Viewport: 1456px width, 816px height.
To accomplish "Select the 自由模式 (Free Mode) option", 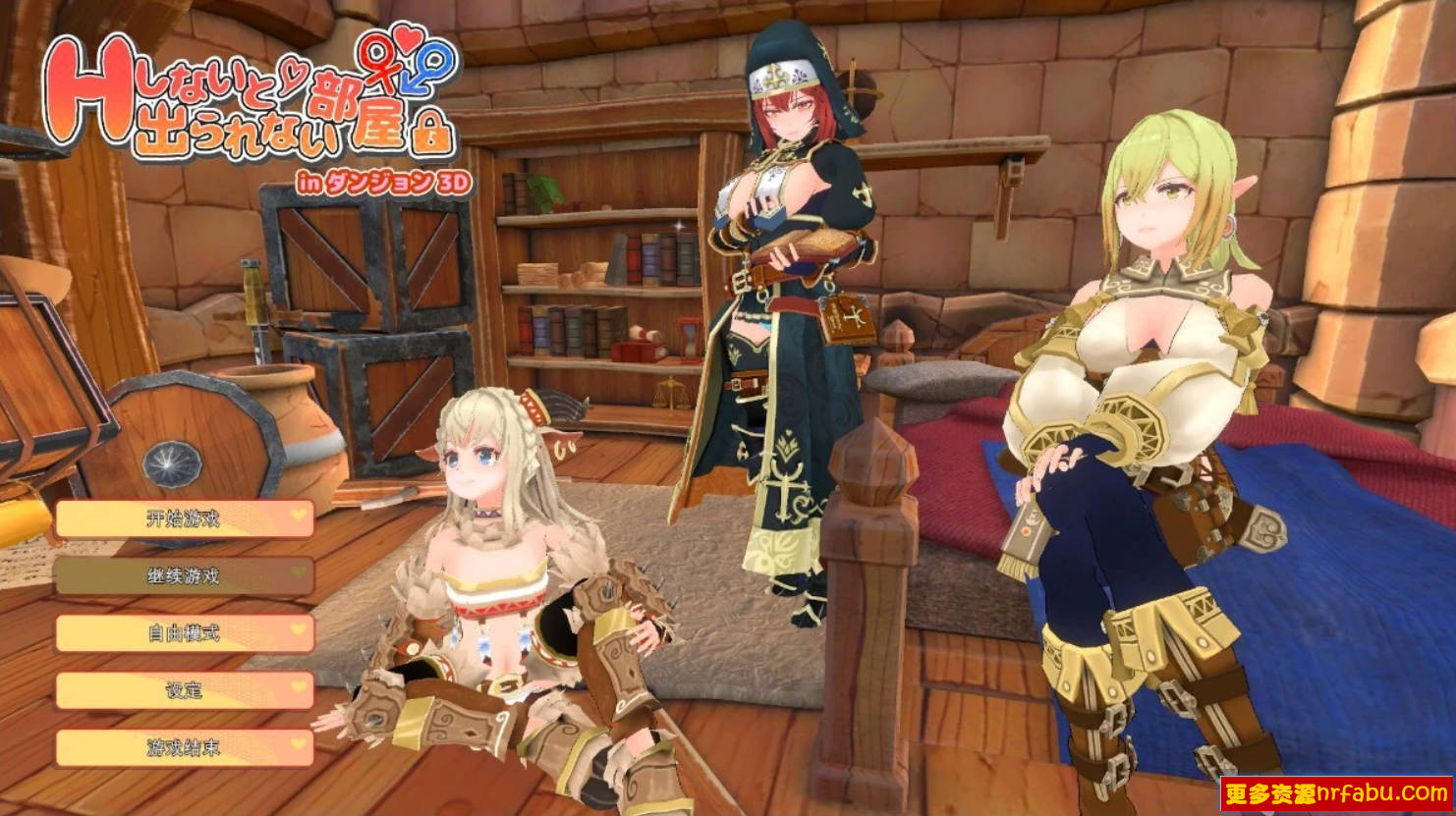I will 185,633.
